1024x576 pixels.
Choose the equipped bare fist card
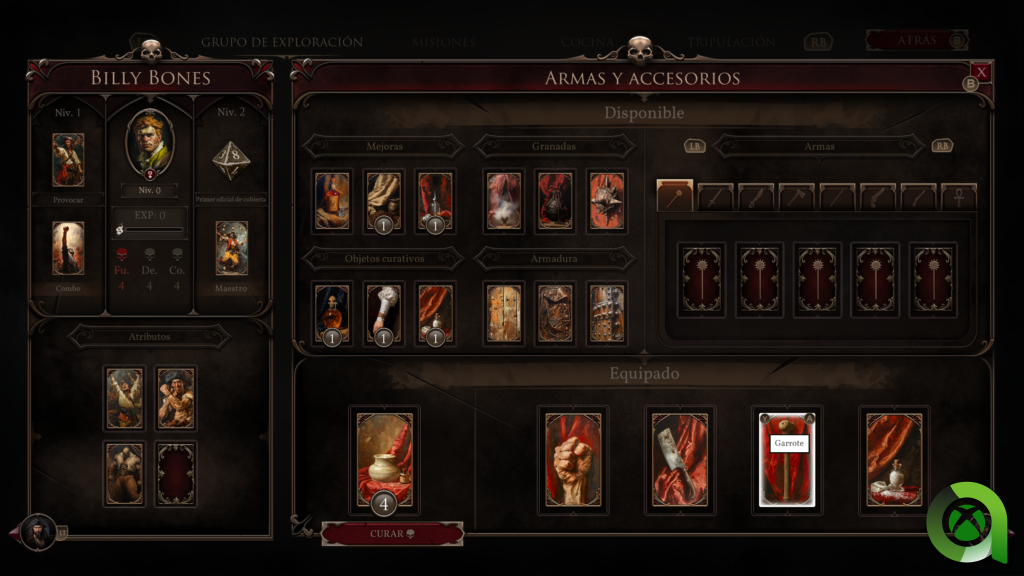(x=572, y=459)
